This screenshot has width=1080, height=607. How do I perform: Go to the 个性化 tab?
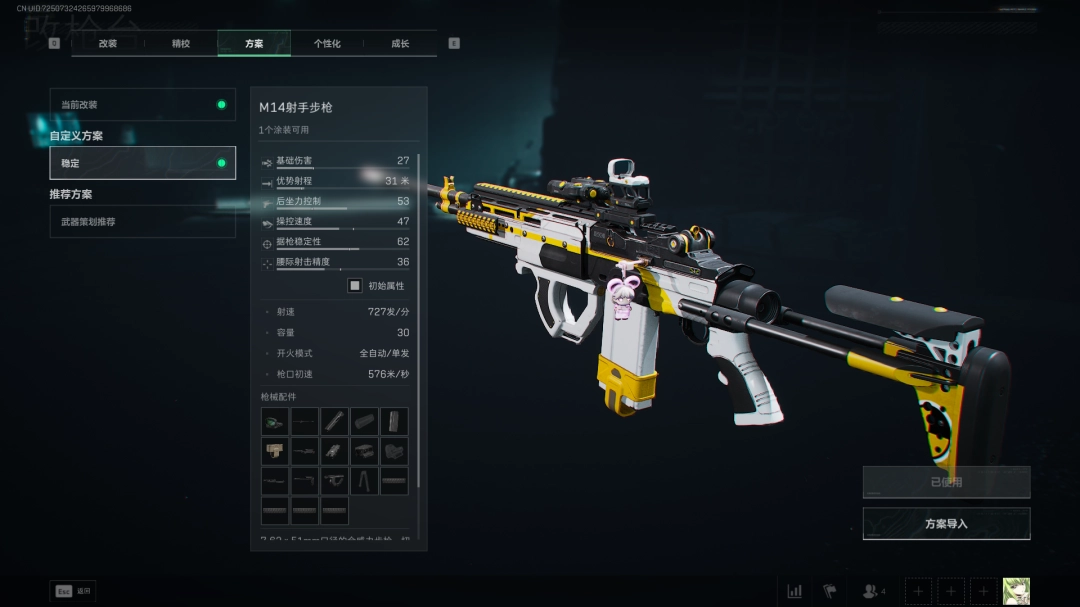point(327,44)
